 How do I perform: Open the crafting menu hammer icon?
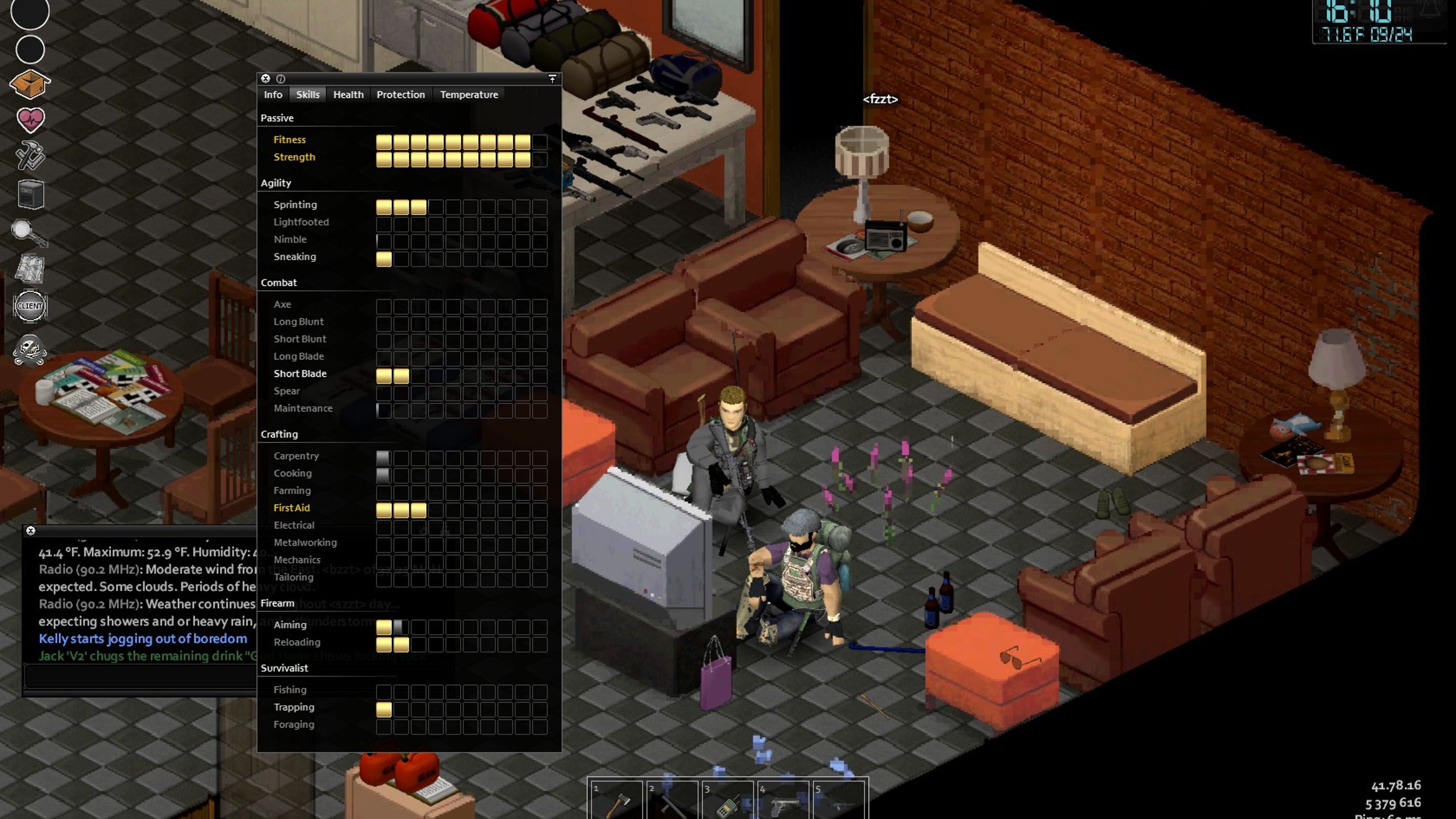pos(30,156)
